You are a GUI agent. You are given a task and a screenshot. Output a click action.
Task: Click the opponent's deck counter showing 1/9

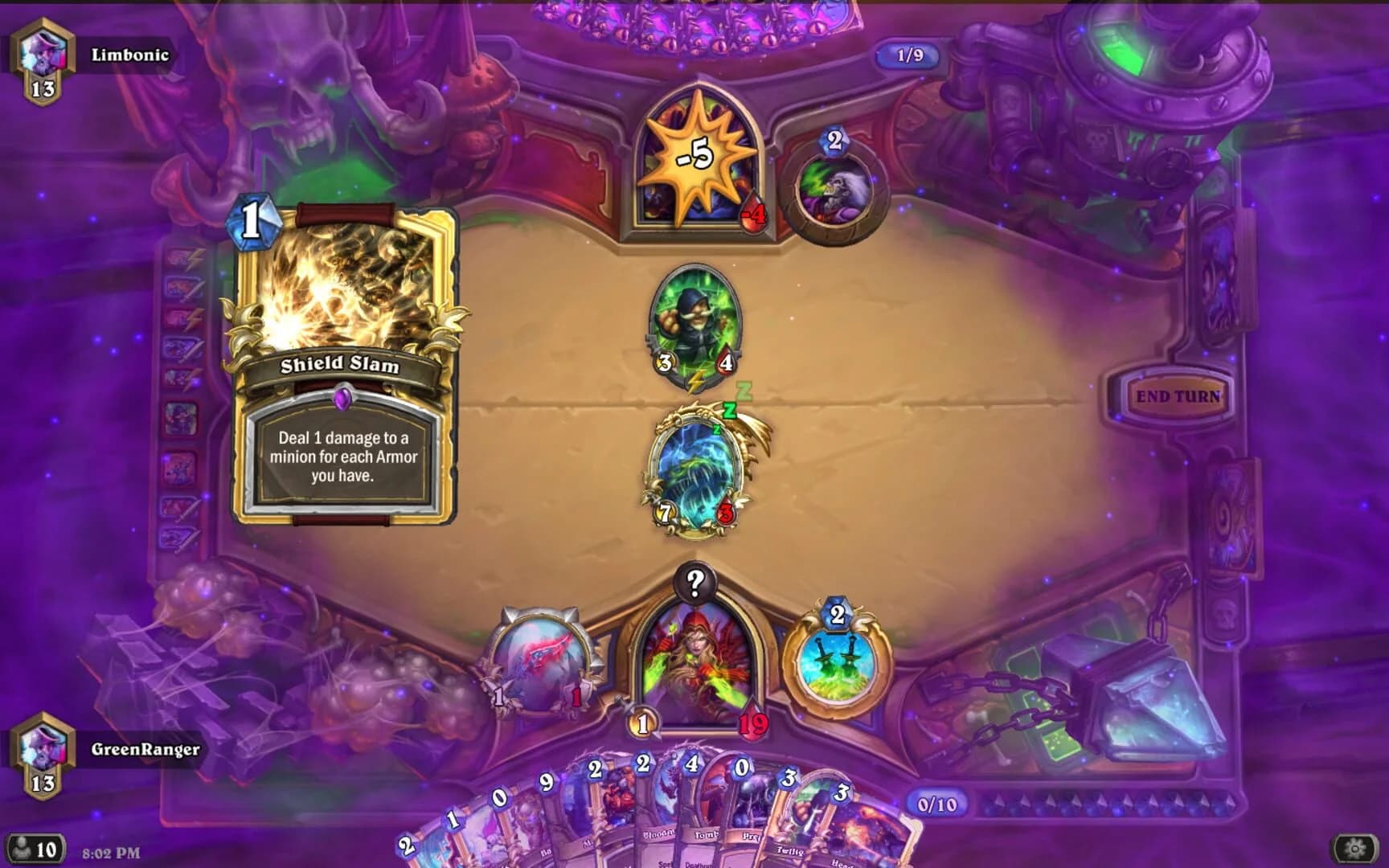907,55
